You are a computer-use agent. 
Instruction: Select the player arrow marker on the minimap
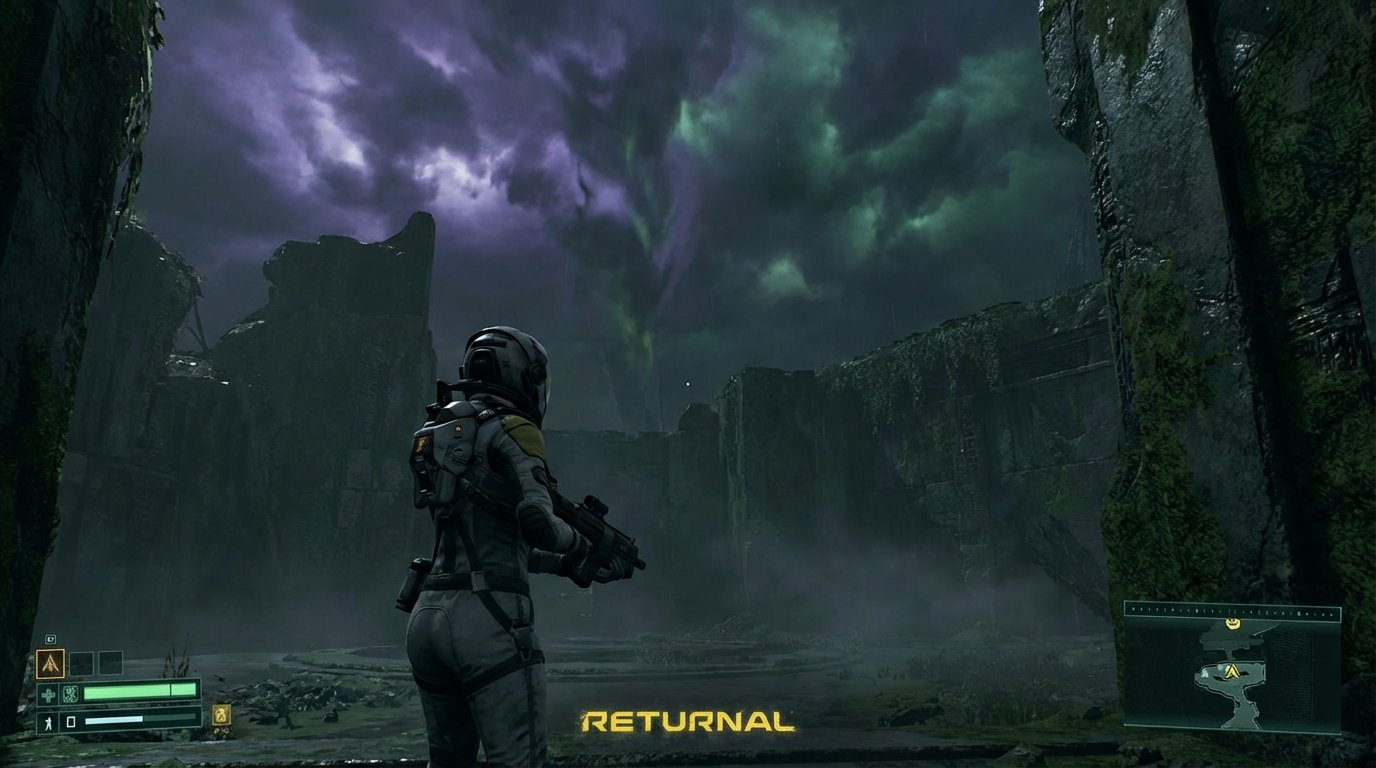1232,671
